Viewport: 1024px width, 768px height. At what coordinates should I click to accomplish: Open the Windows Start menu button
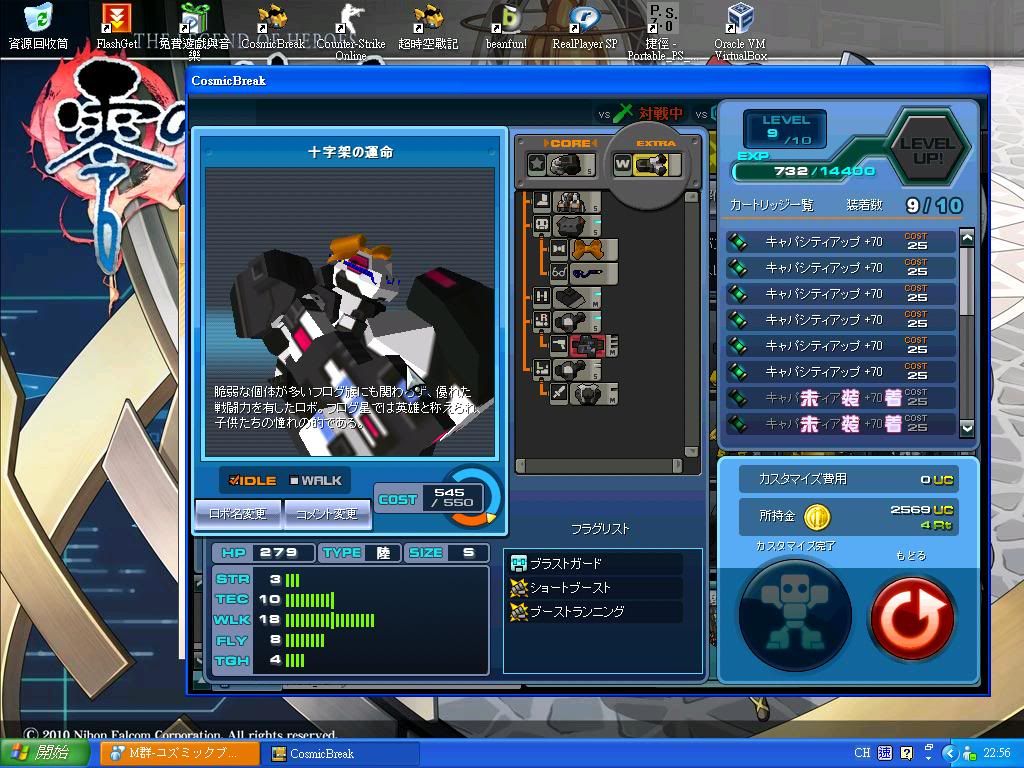[37, 753]
